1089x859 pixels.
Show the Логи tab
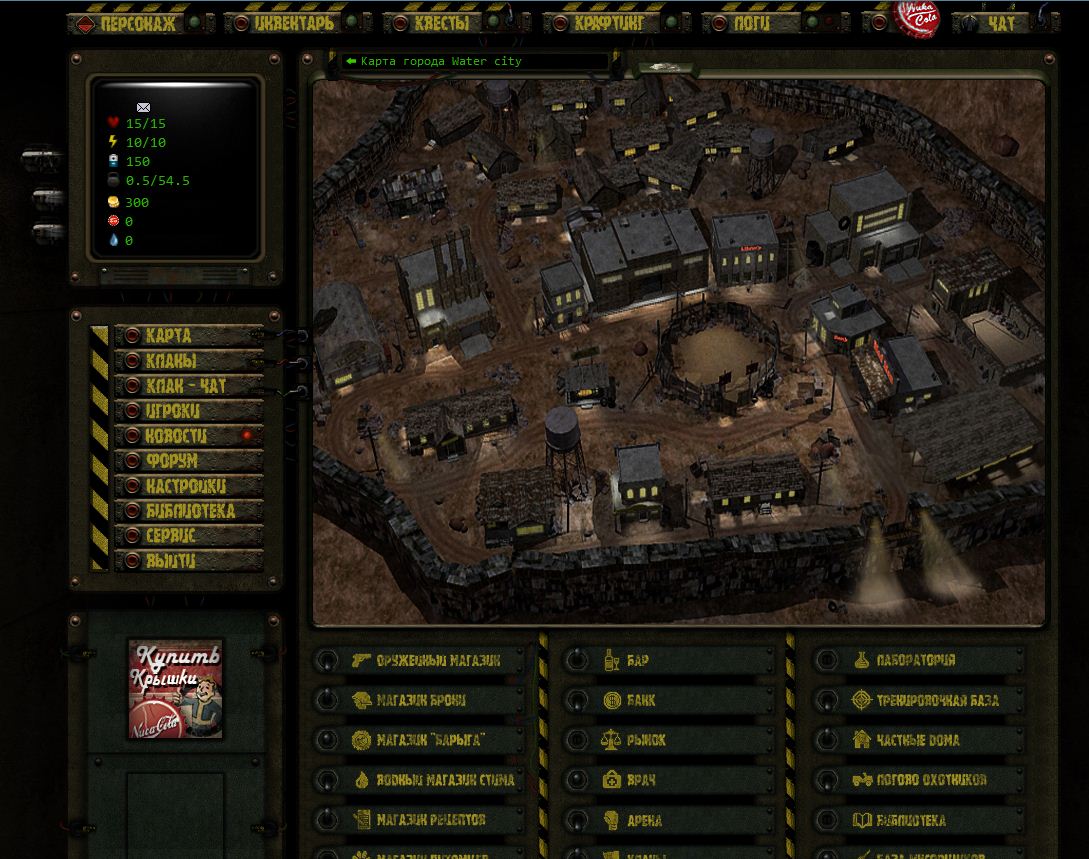click(752, 23)
